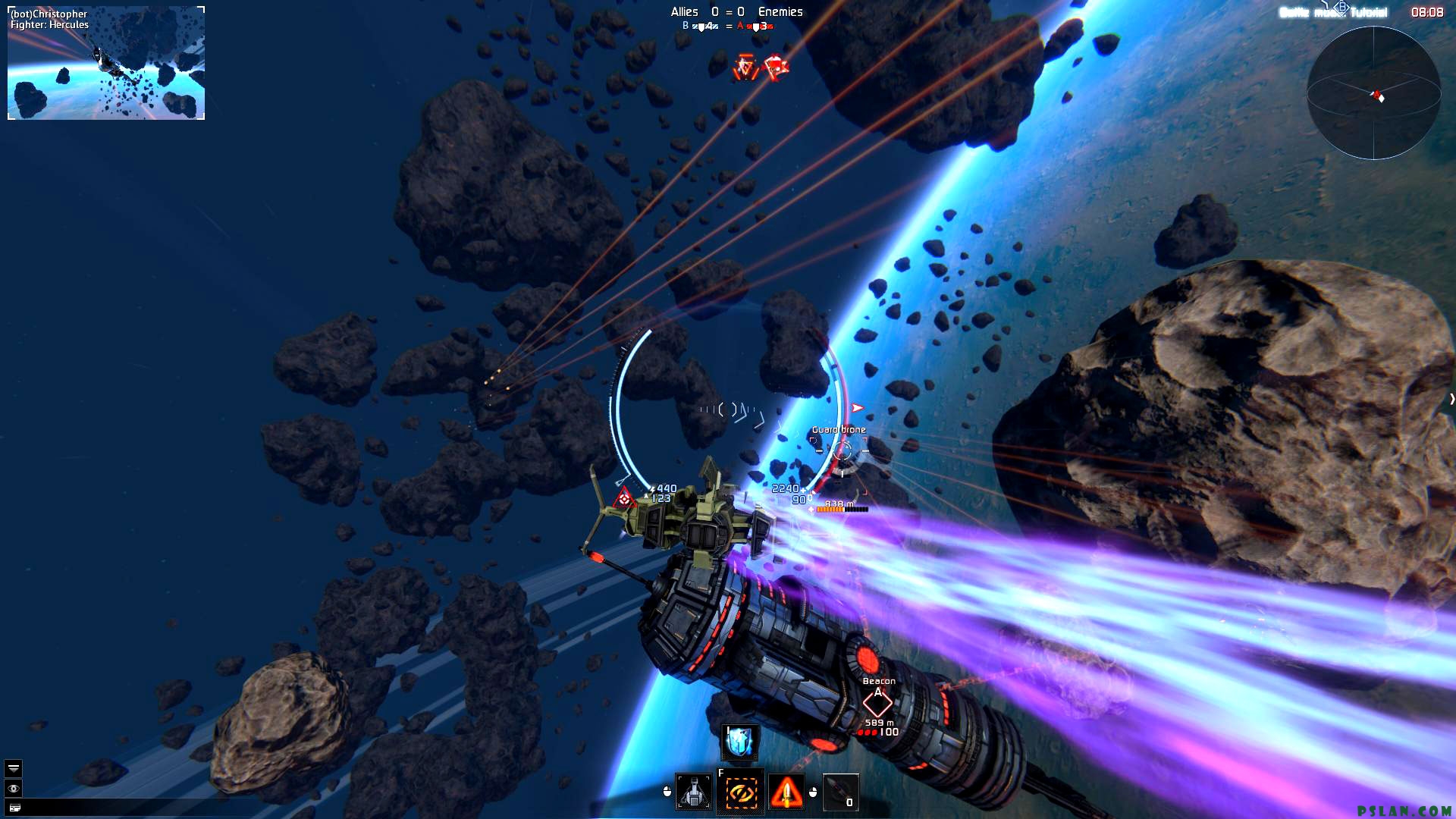The image size is (1456, 819).
Task: Target the Guard drone marker
Action: coord(842,450)
